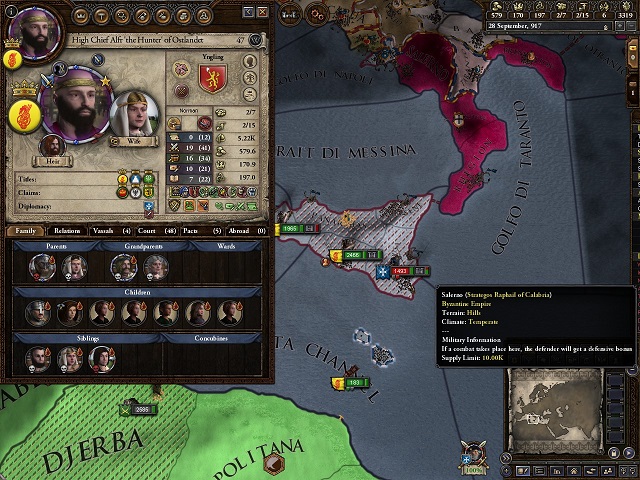This screenshot has width=640, height=480.
Task: Click the Yngling dynasty shield
Action: click(214, 79)
